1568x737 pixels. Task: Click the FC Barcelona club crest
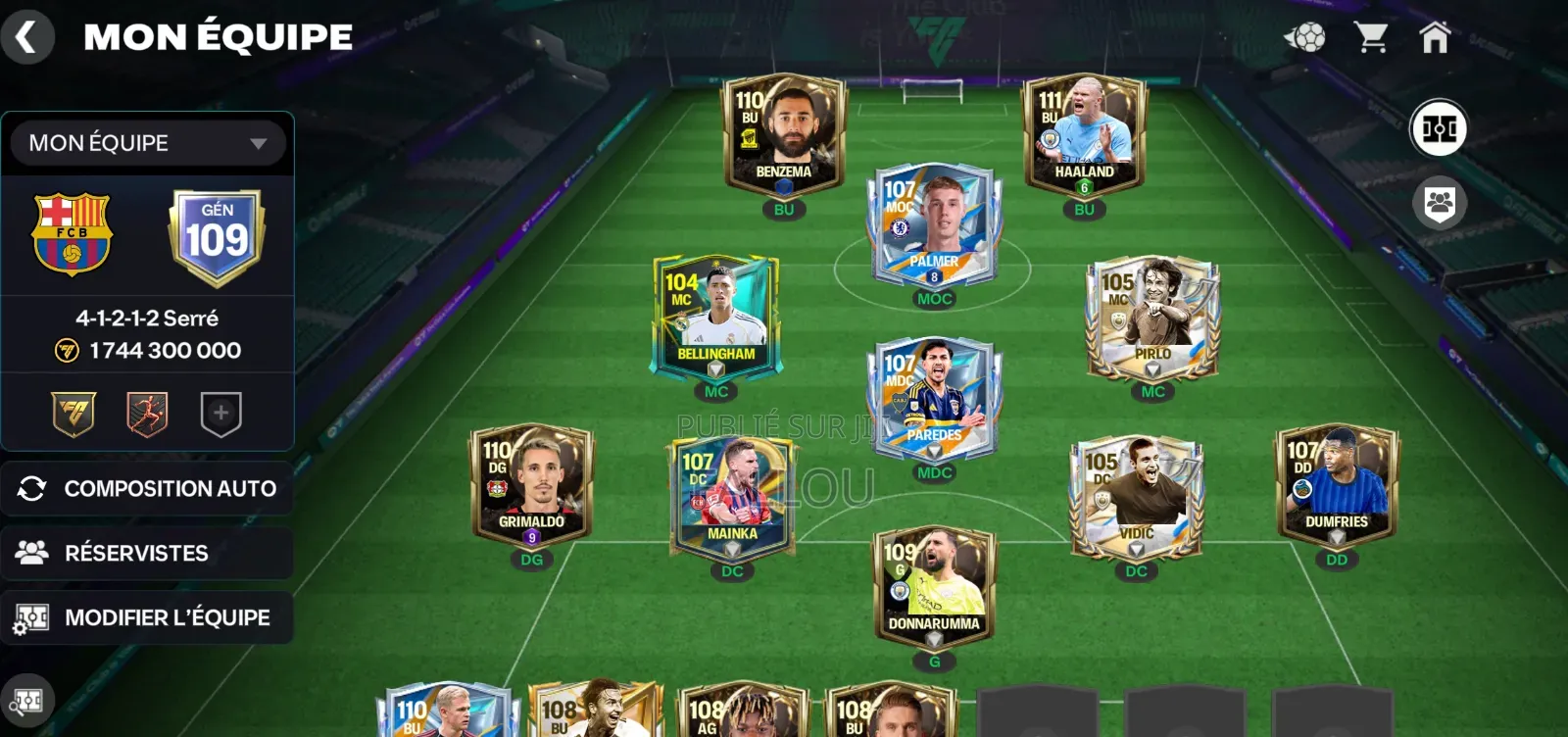[x=72, y=235]
